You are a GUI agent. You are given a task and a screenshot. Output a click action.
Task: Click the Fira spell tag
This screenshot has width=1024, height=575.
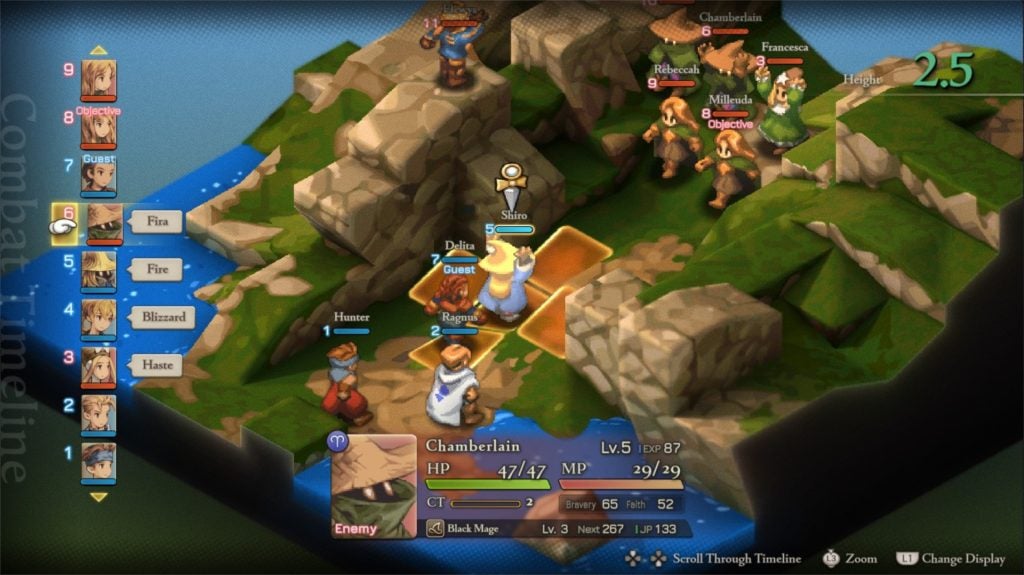[156, 221]
